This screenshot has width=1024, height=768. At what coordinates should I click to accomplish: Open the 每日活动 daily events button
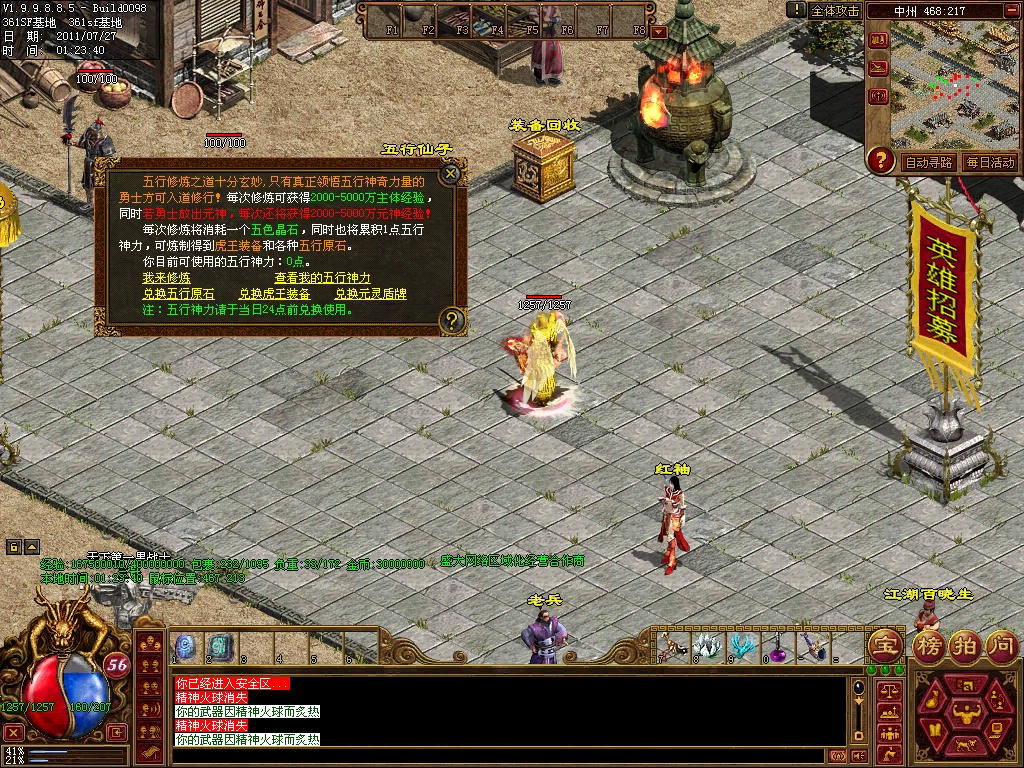[990, 162]
